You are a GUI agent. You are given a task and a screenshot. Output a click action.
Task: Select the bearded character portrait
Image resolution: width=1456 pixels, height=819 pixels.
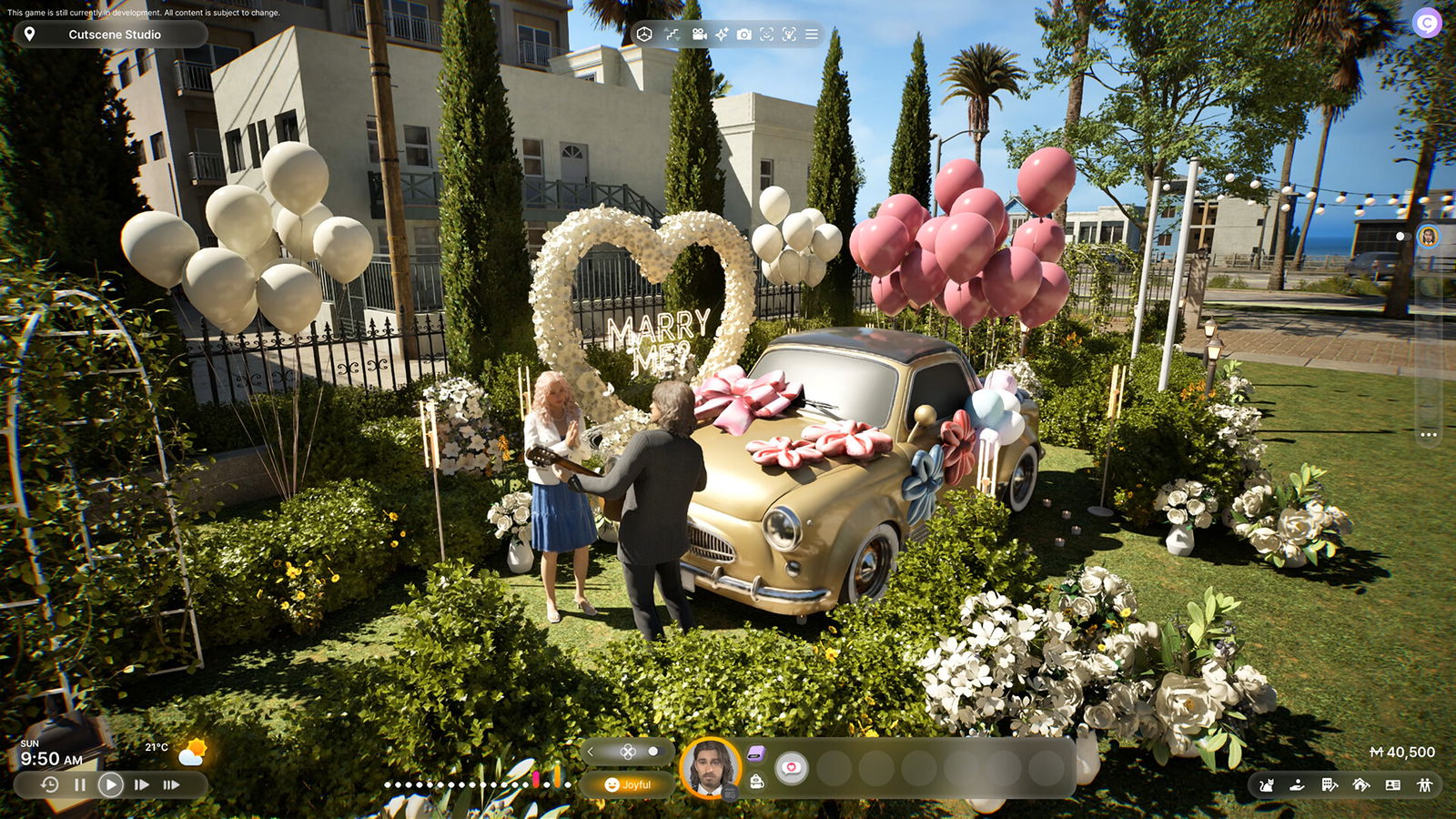[711, 767]
